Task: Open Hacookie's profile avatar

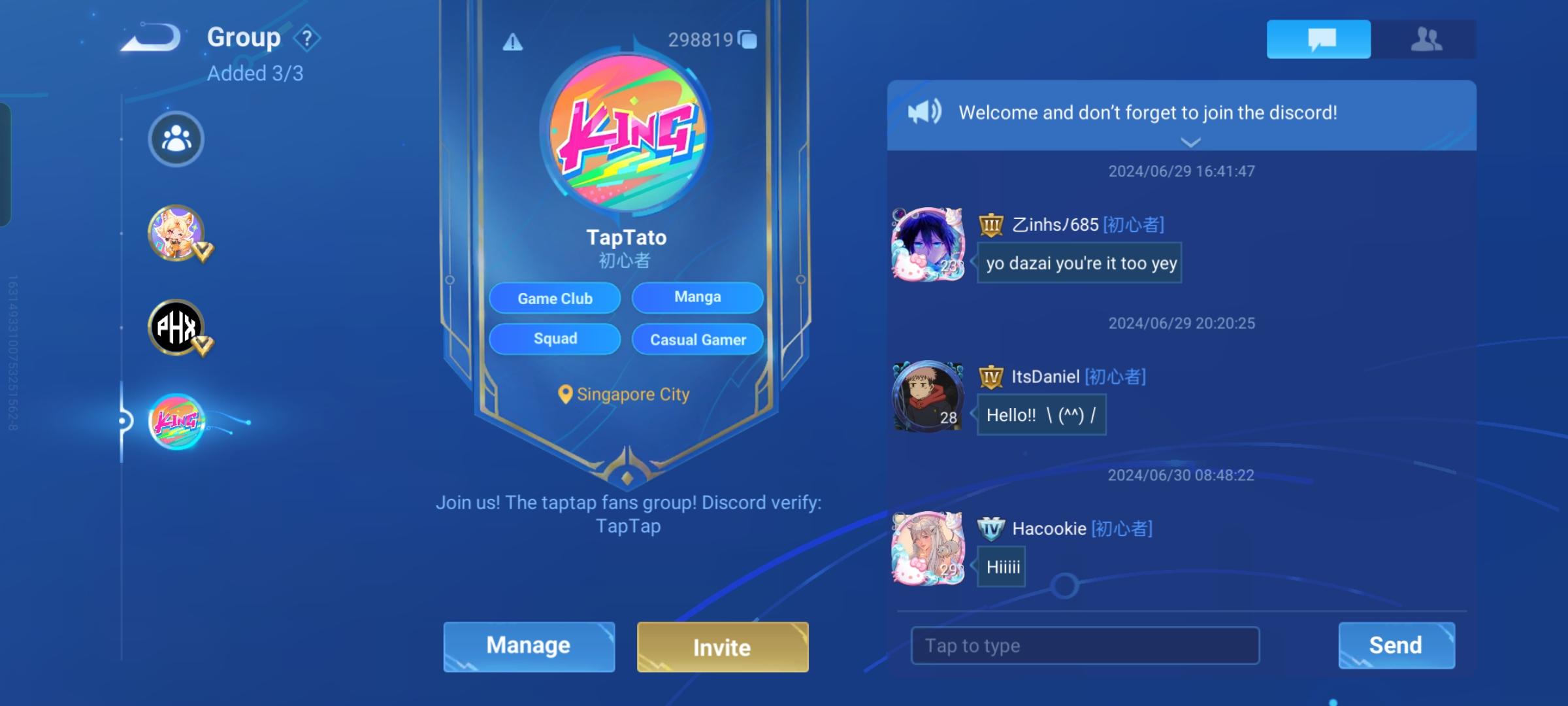Action: 928,549
